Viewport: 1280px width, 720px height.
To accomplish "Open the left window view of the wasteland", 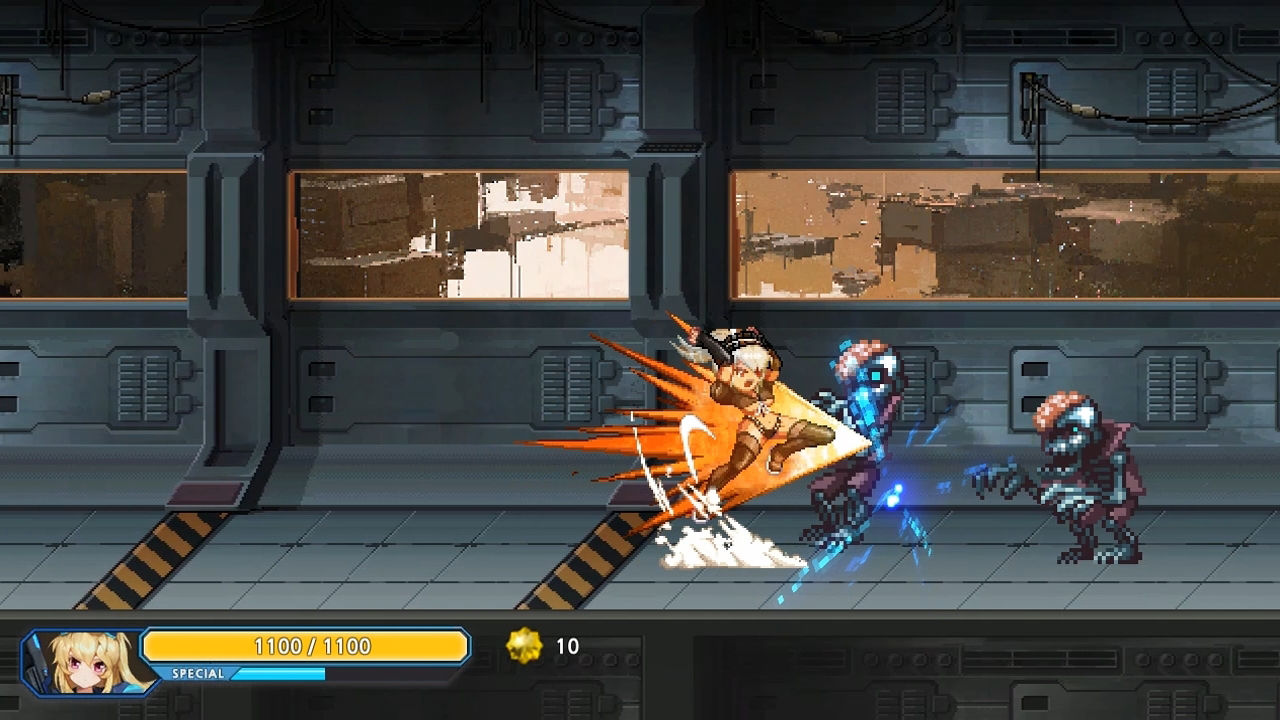I will [460, 235].
